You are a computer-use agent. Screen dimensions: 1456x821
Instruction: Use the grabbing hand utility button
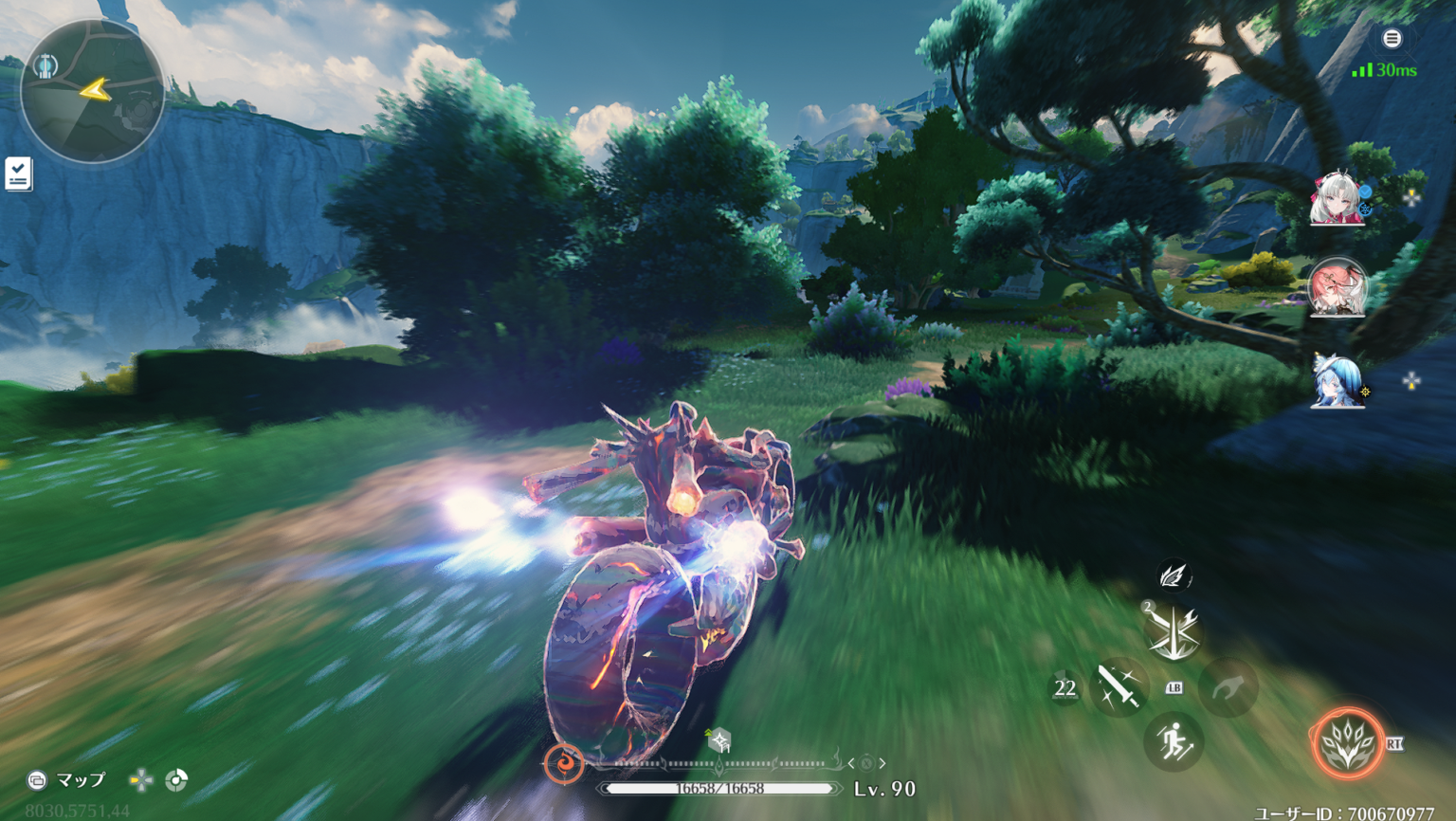tap(1228, 686)
